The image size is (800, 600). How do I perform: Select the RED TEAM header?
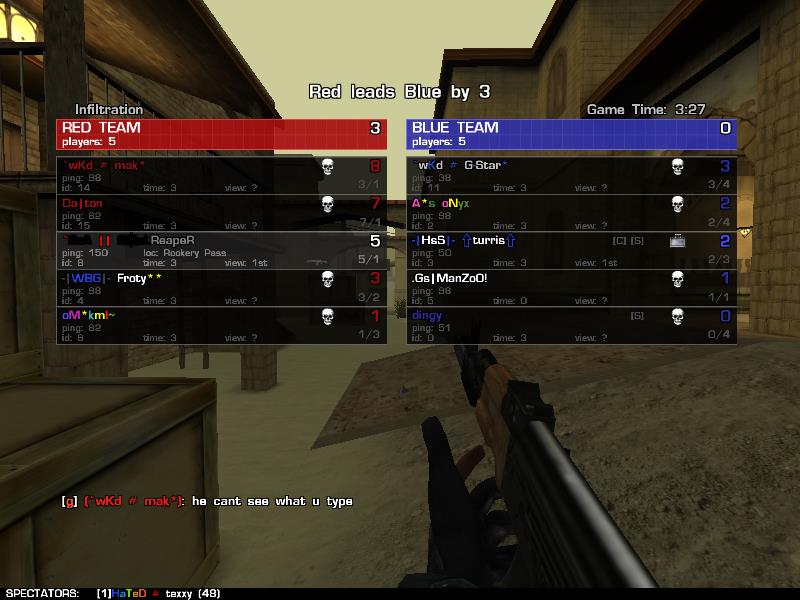[221, 134]
